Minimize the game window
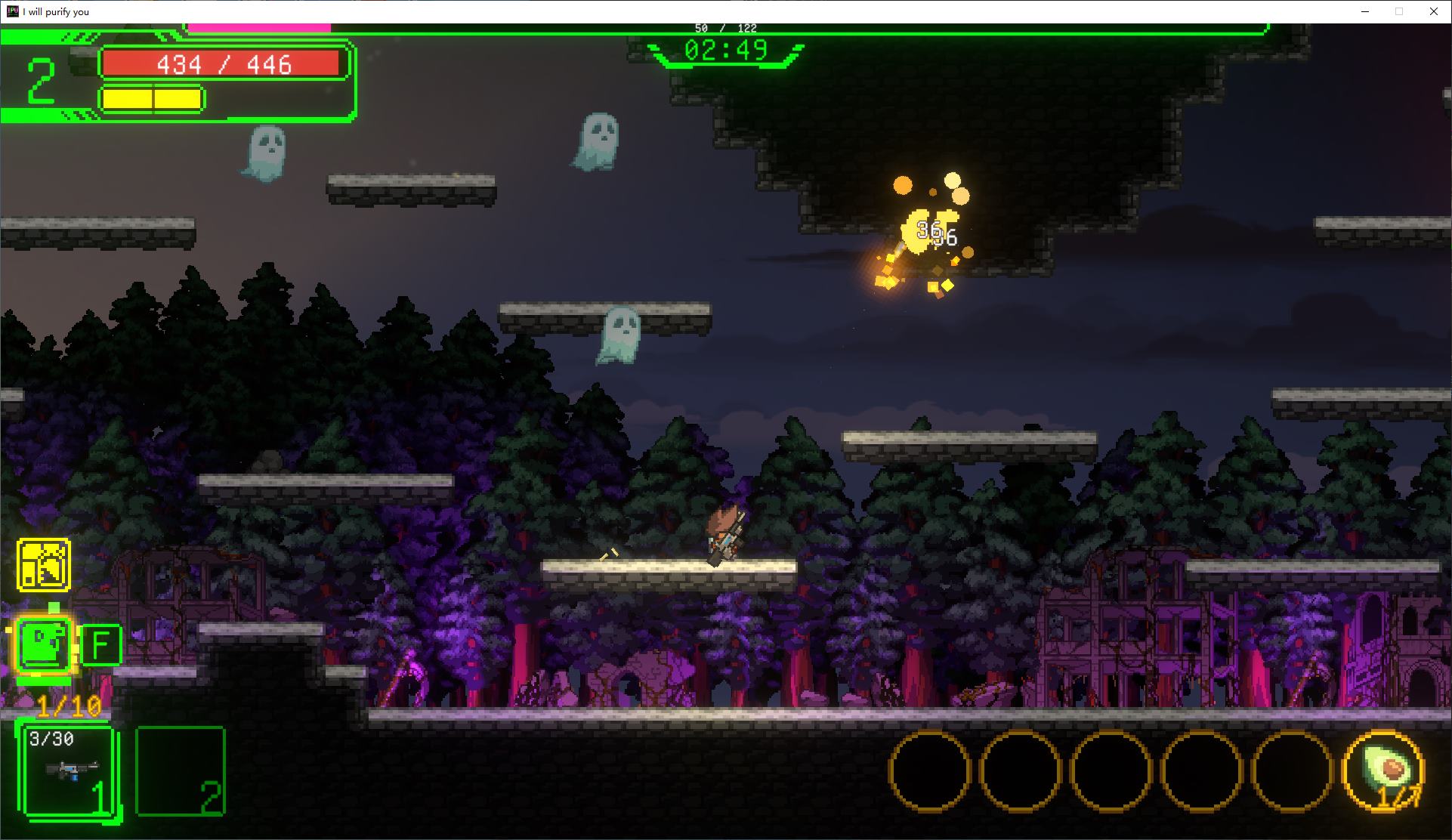 (1366, 11)
